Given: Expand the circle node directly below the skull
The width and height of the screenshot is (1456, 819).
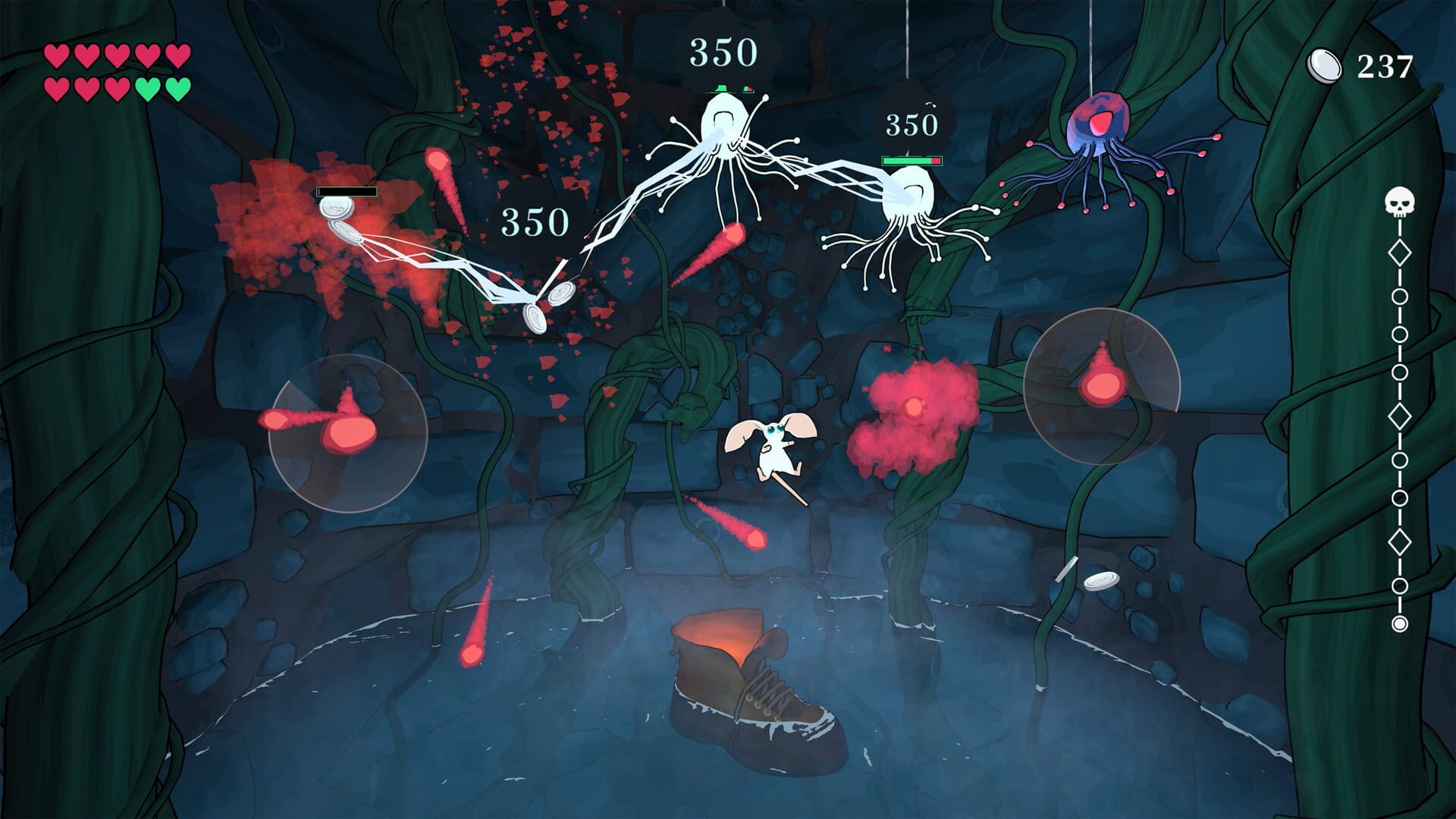Looking at the screenshot, I should [x=1399, y=296].
